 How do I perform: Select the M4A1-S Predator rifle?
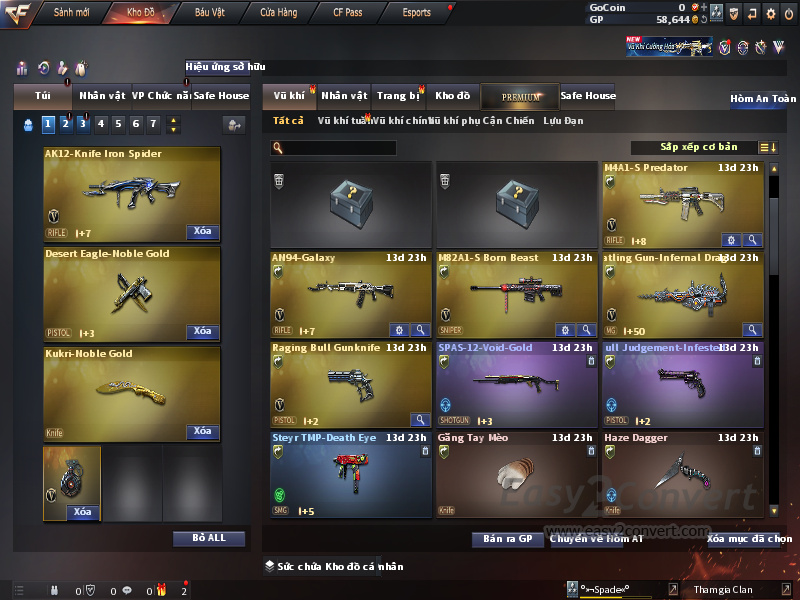tap(683, 205)
